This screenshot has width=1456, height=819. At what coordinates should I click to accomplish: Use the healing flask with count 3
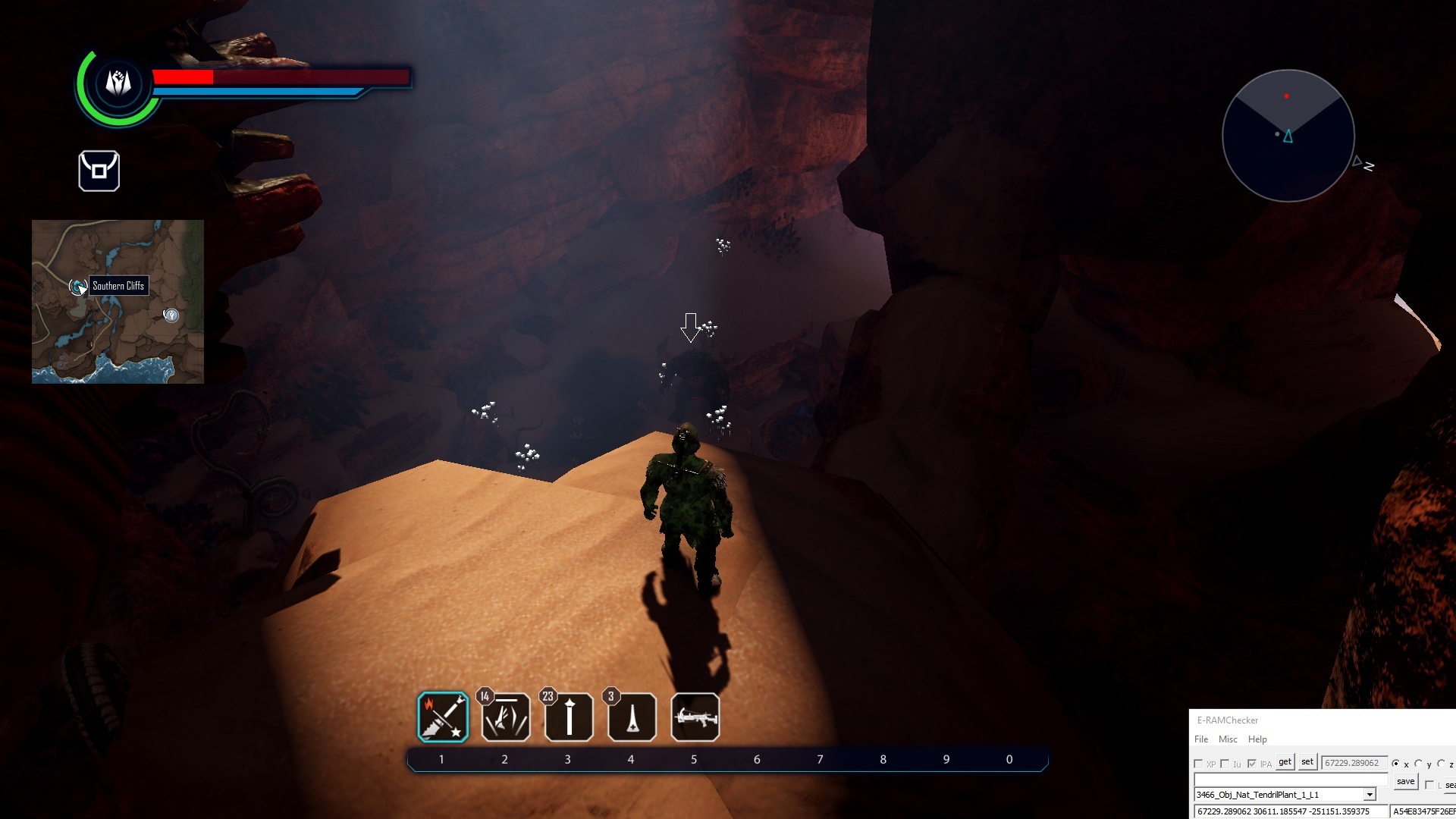[x=632, y=717]
